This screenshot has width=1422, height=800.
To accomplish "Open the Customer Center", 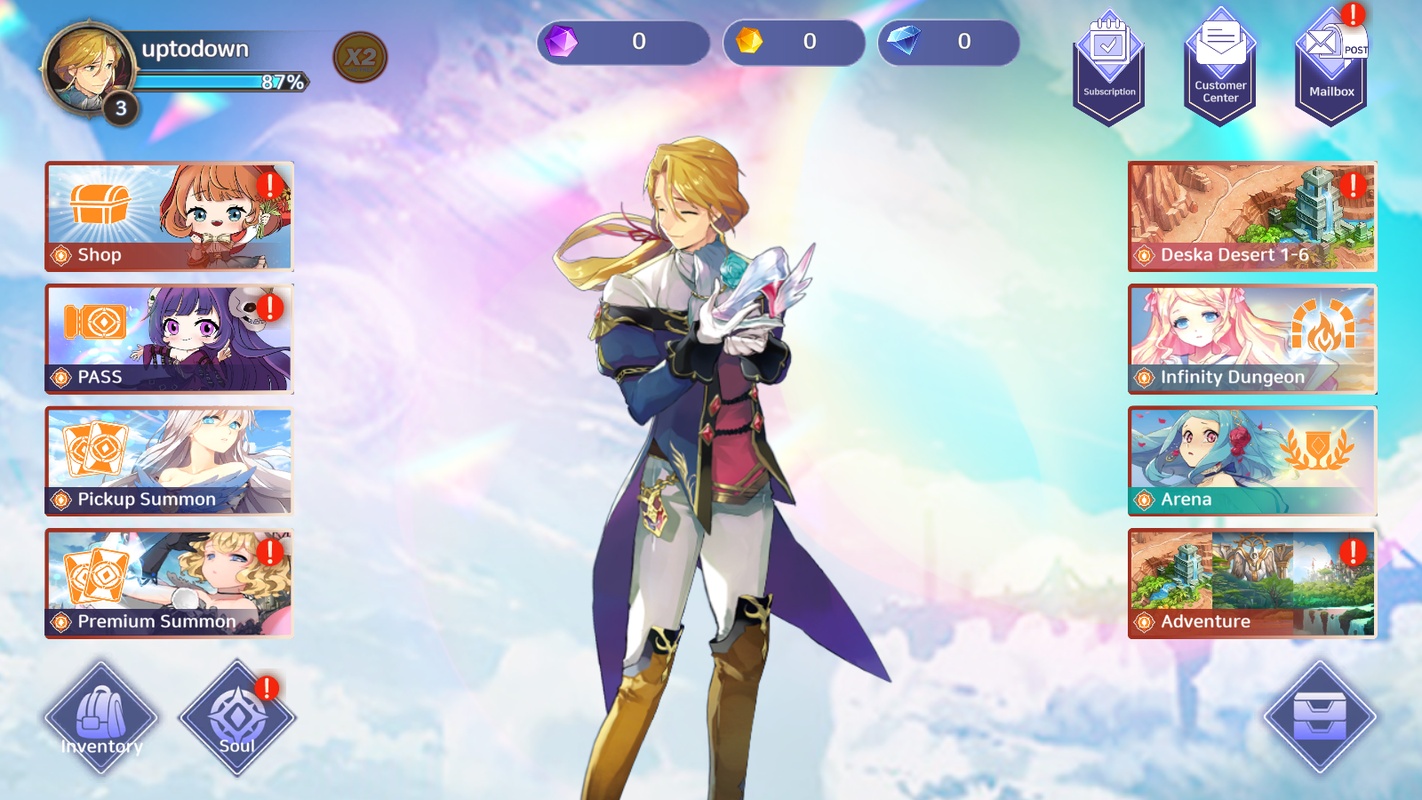I will pyautogui.click(x=1220, y=68).
